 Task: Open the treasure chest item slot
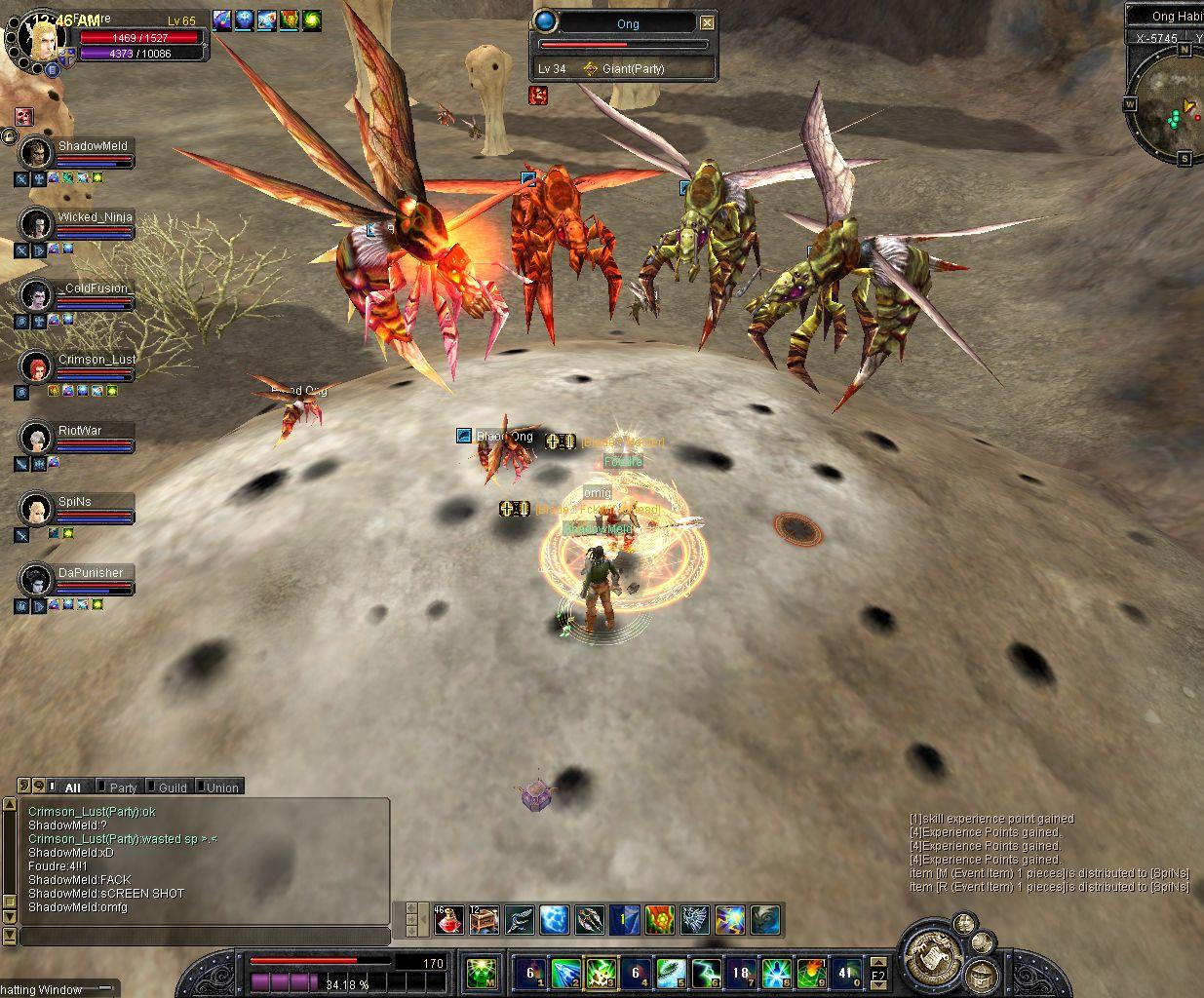pyautogui.click(x=484, y=919)
